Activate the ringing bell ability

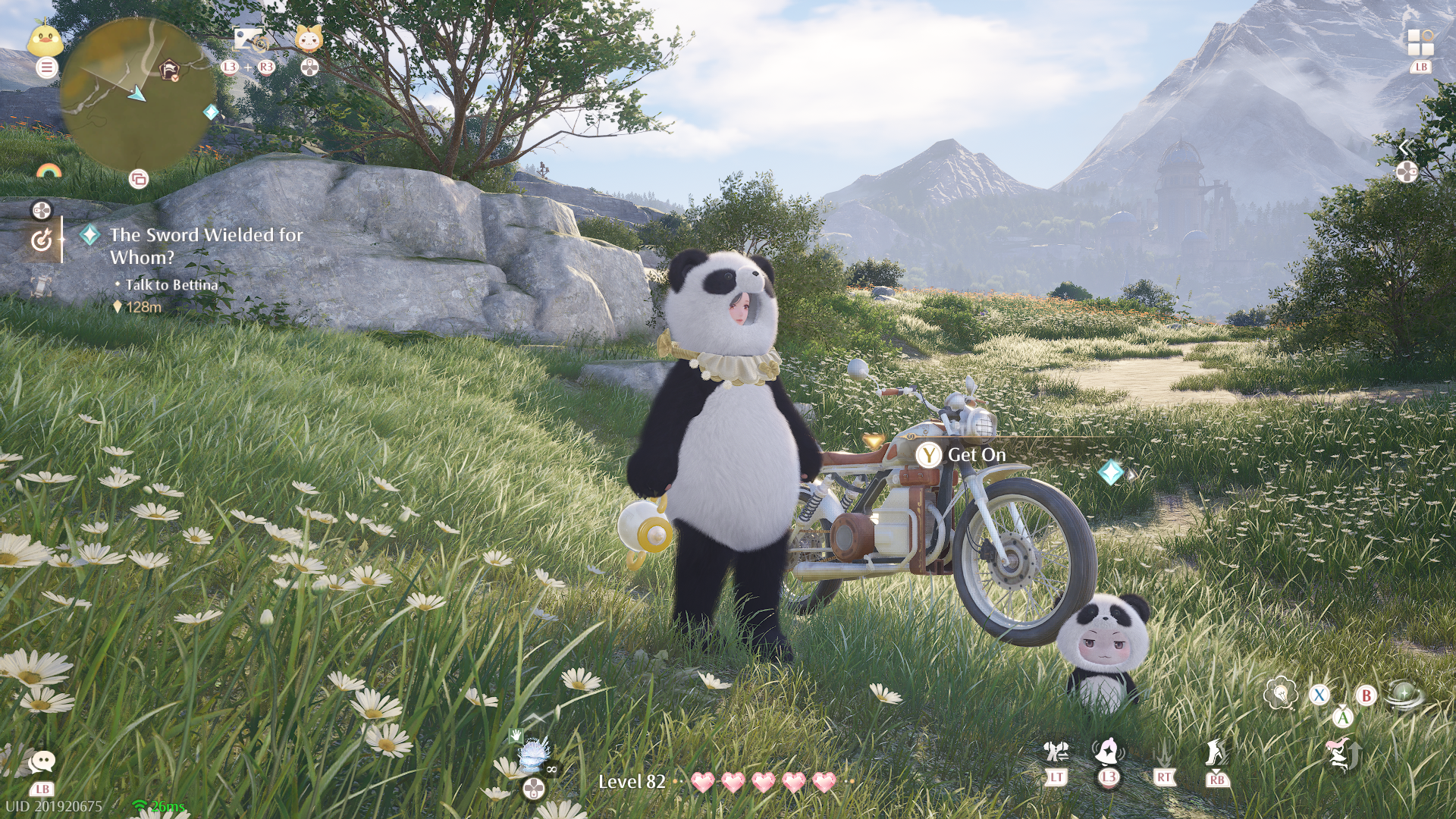pyautogui.click(x=1108, y=752)
